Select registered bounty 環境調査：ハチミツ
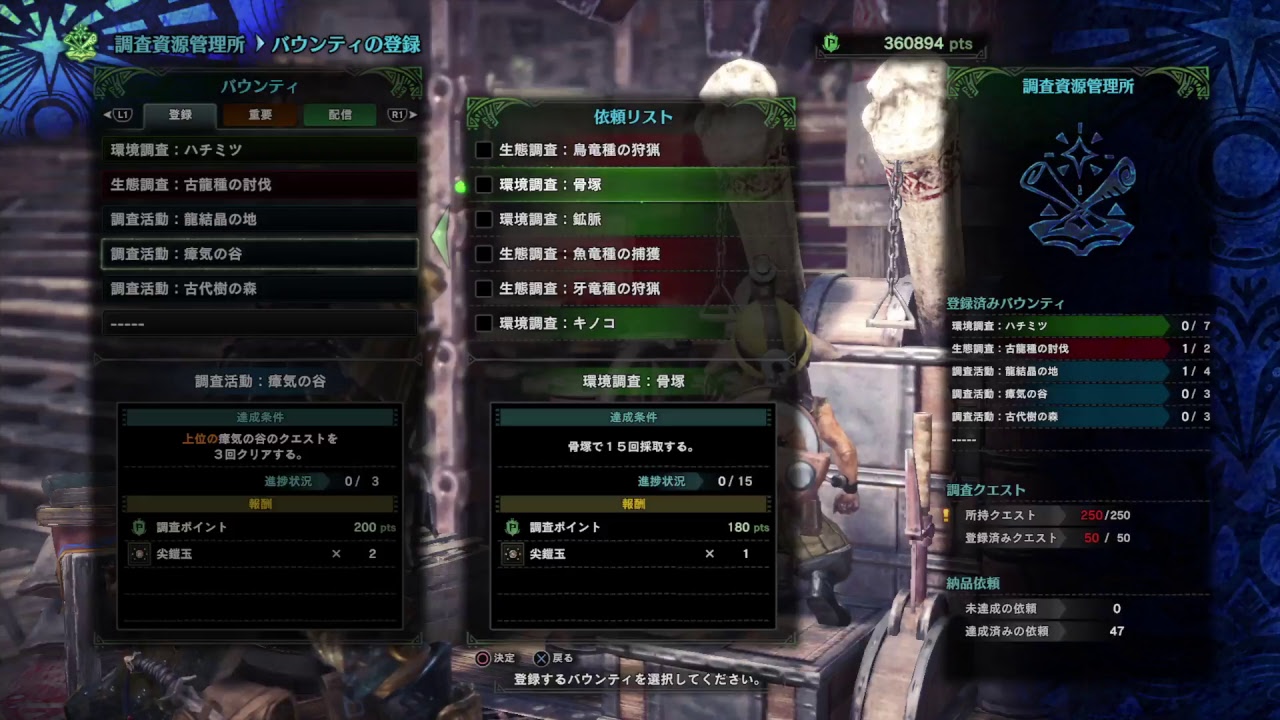The image size is (1280, 720). [260, 150]
